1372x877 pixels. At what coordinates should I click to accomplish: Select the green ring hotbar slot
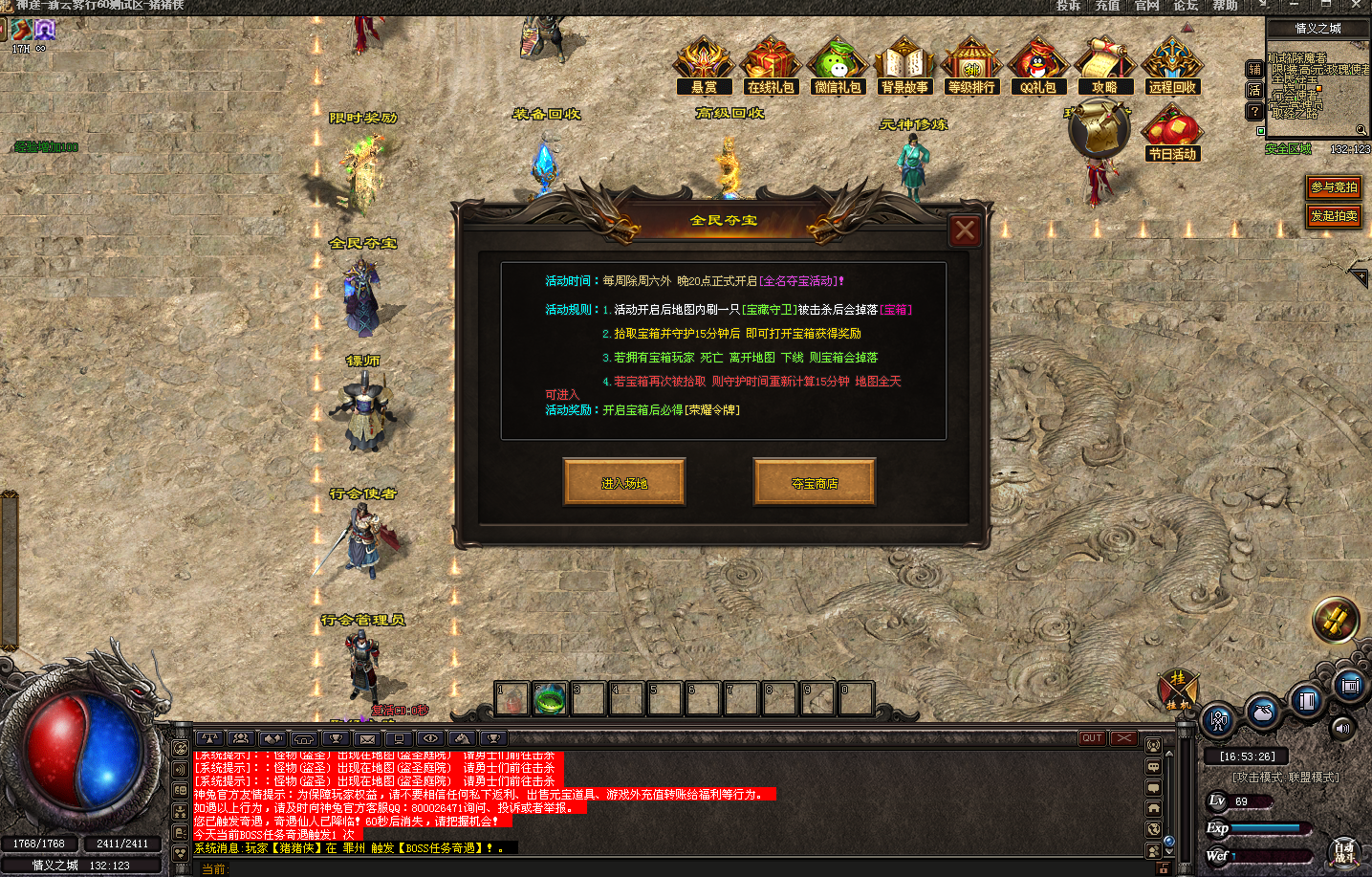550,699
